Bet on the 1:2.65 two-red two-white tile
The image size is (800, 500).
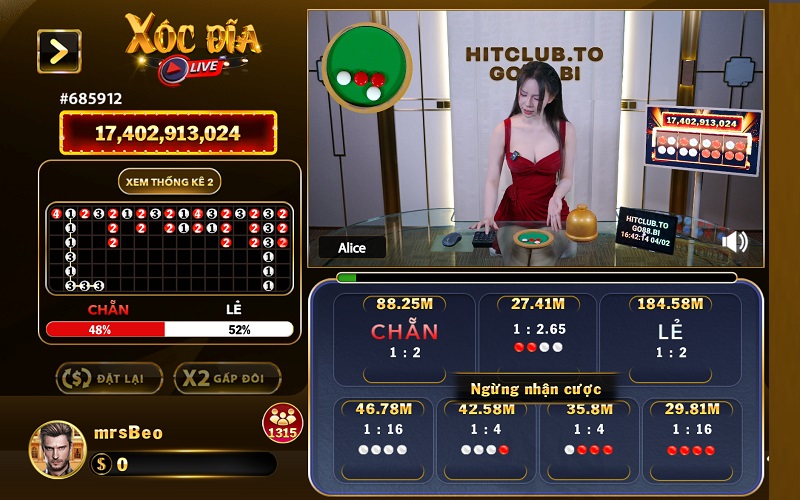click(538, 336)
